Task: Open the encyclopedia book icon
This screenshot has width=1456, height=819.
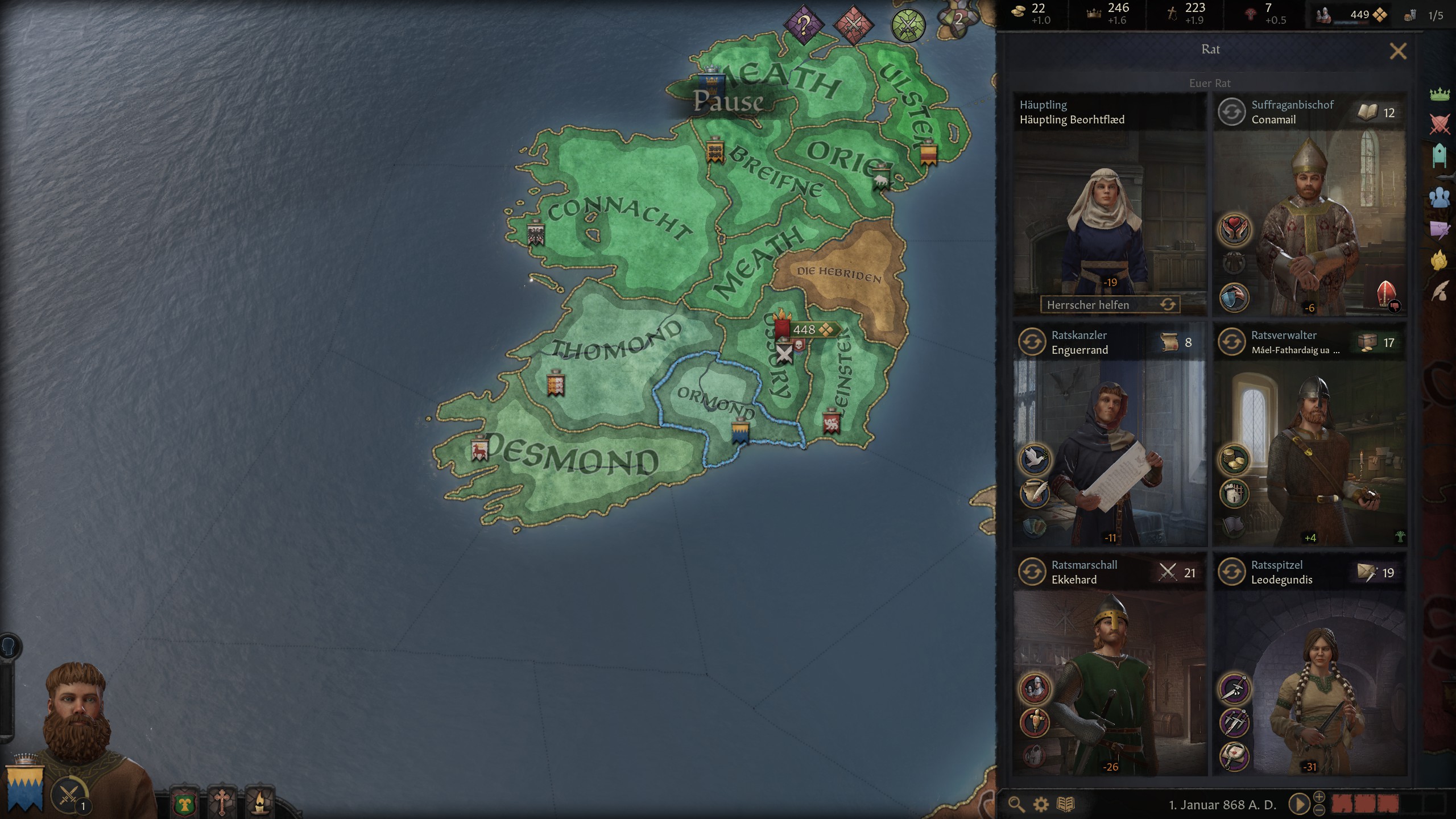Action: coord(1065,804)
